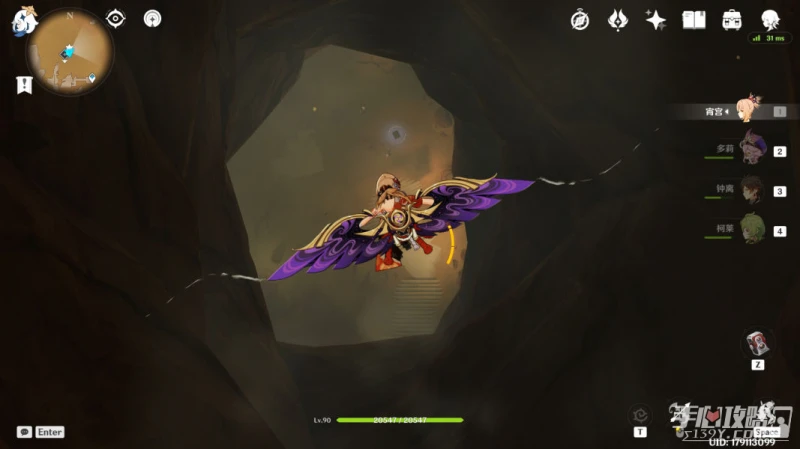This screenshot has height=449, width=800.
Task: Switch to party member 柯莱
Action: pos(752,229)
